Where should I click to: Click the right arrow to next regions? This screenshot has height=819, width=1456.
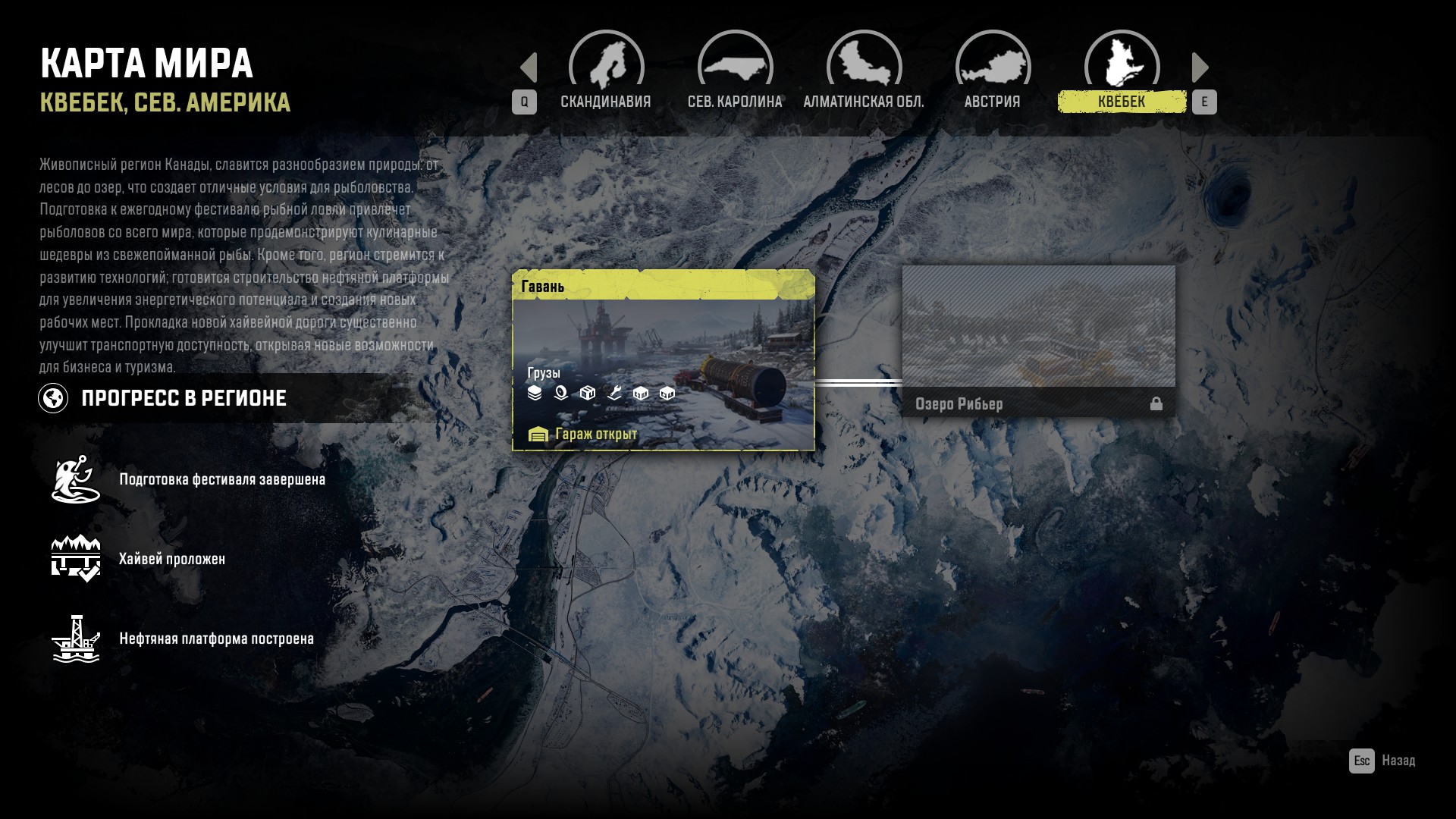[1200, 67]
